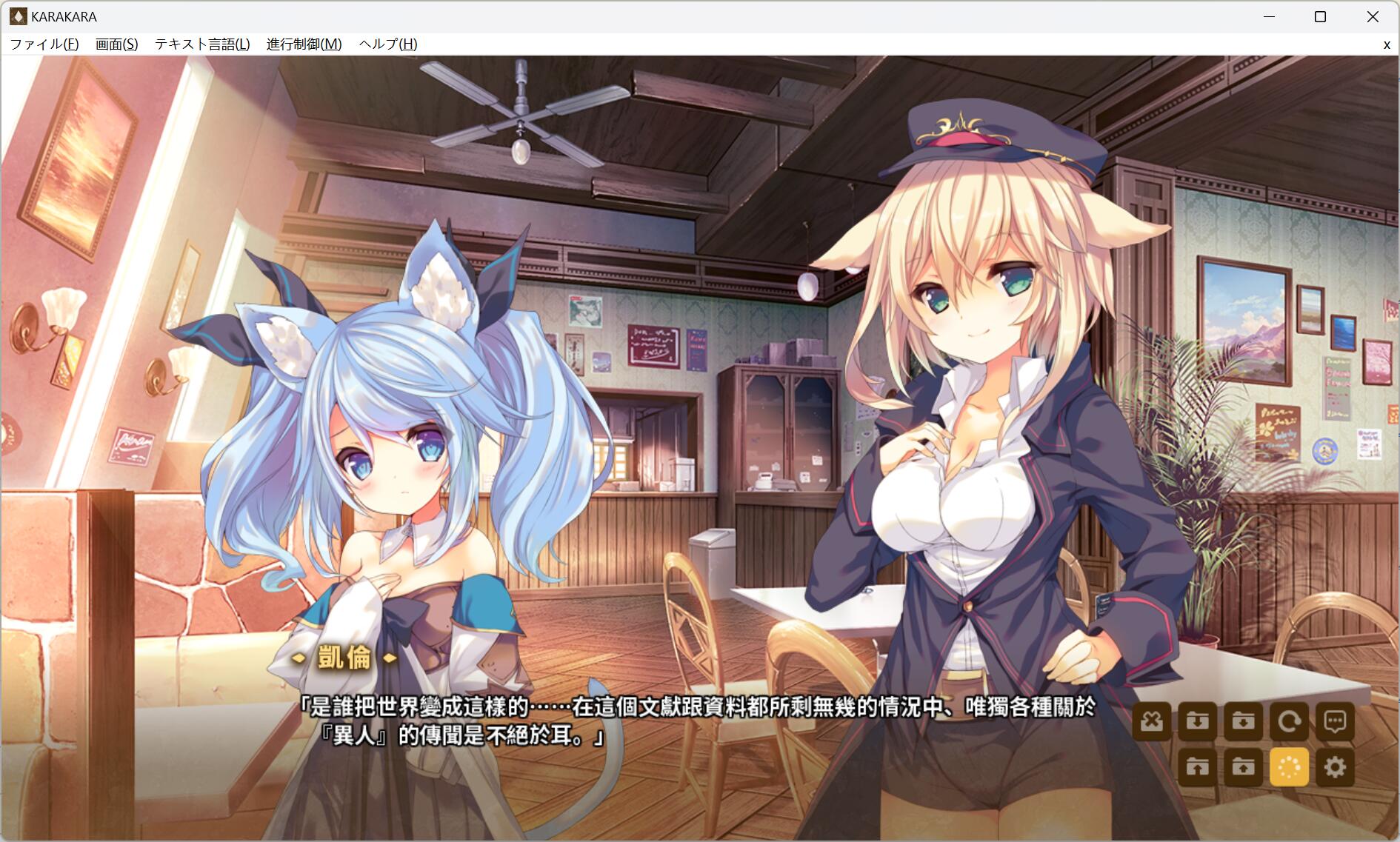Open the backlog via speech bubble icon
Screen dimensions: 1400x842
pyautogui.click(x=1335, y=721)
